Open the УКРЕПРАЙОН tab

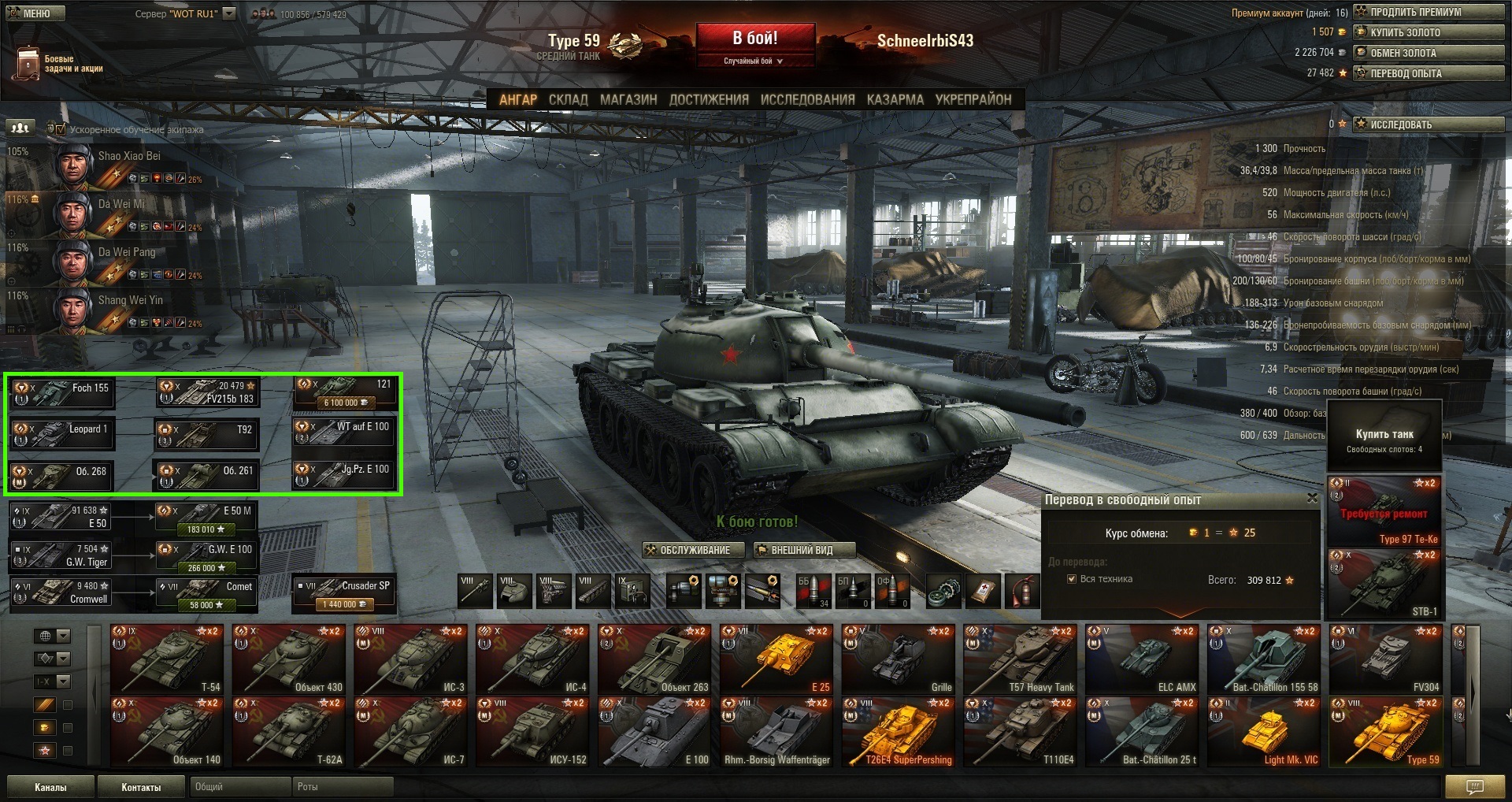973,100
